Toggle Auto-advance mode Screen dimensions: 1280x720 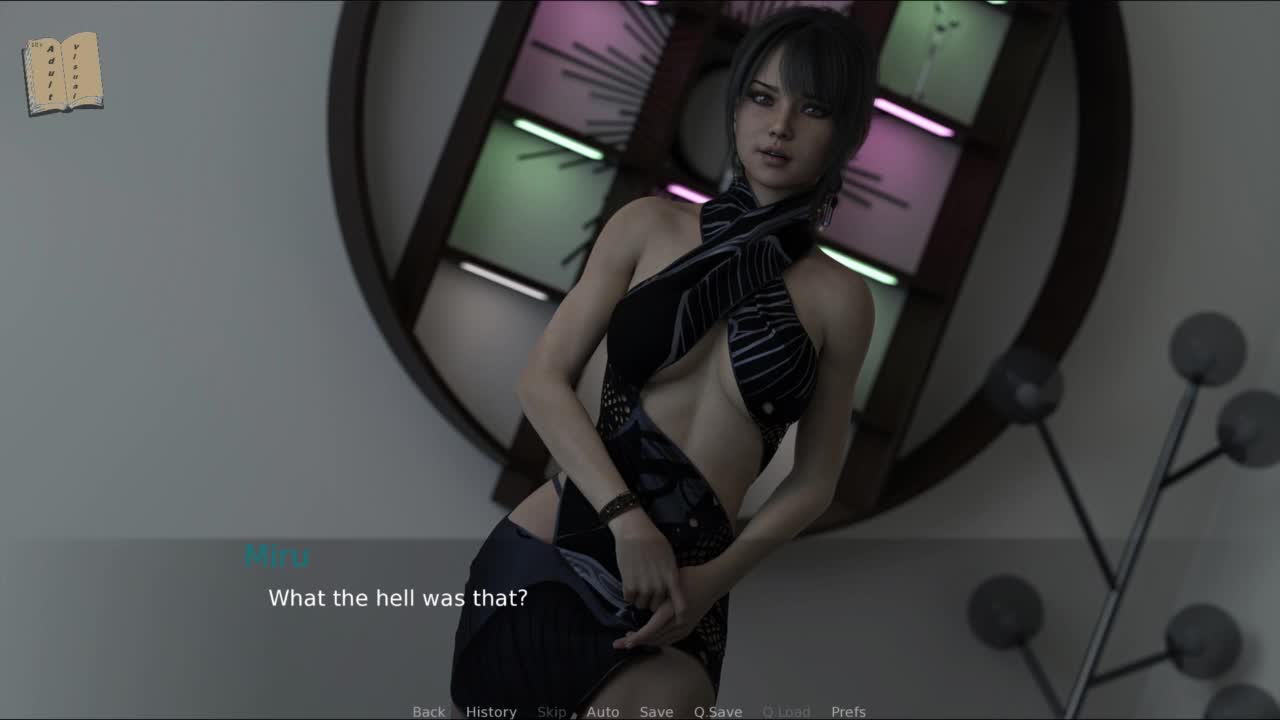pyautogui.click(x=602, y=711)
